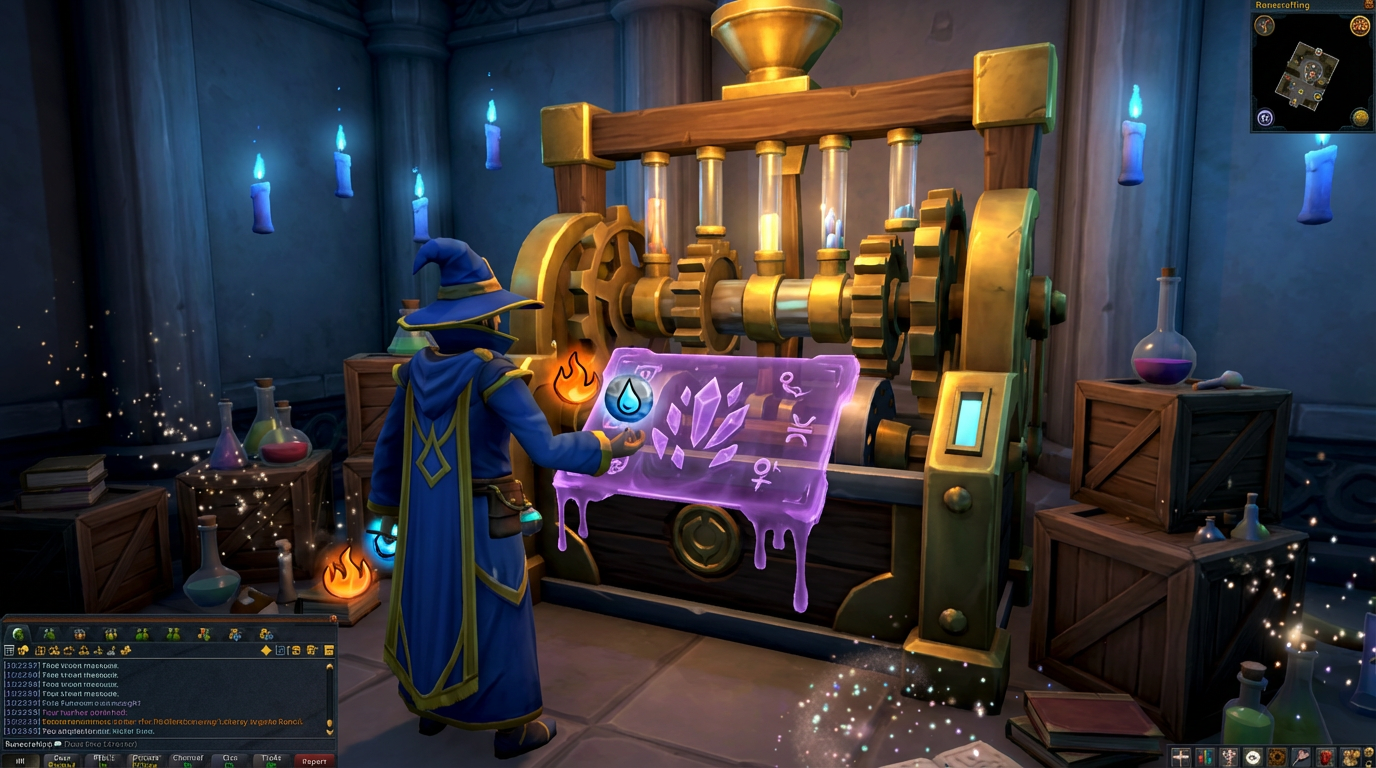Switch to the Clan chat tab
1376x768 pixels.
[x=229, y=759]
